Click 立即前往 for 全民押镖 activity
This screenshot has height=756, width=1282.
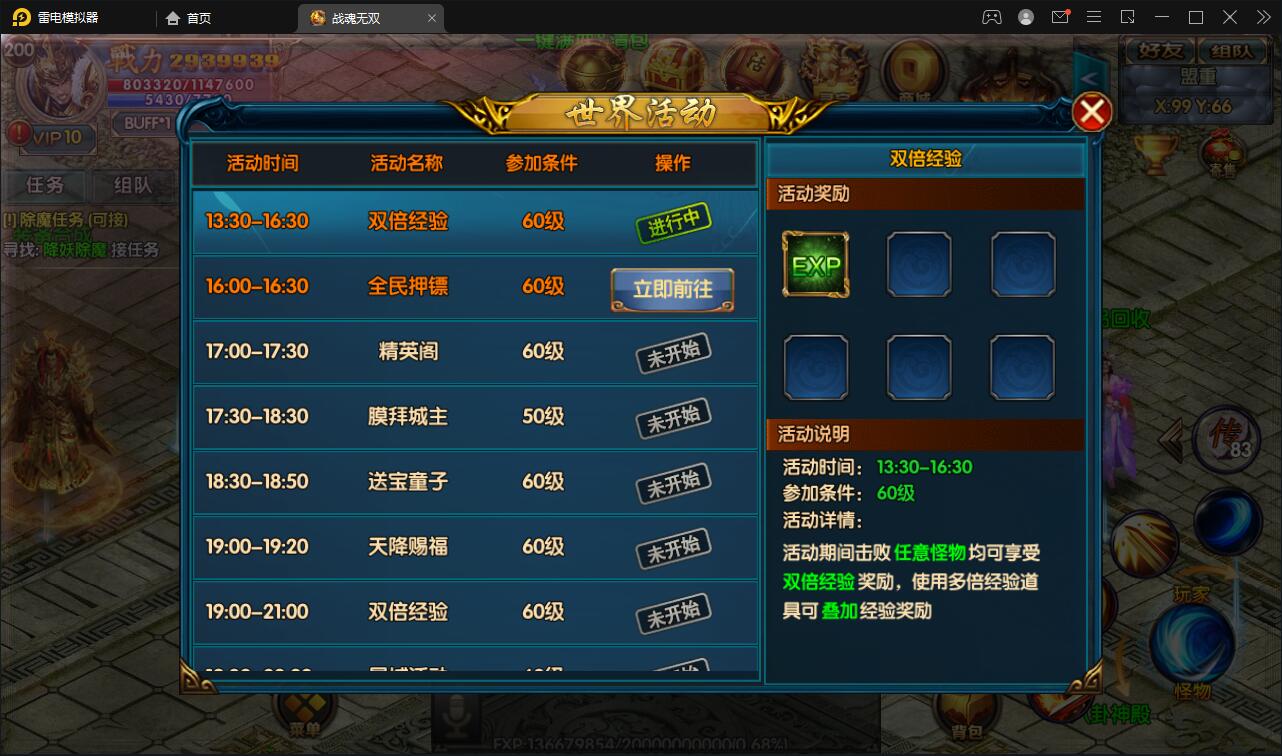672,288
